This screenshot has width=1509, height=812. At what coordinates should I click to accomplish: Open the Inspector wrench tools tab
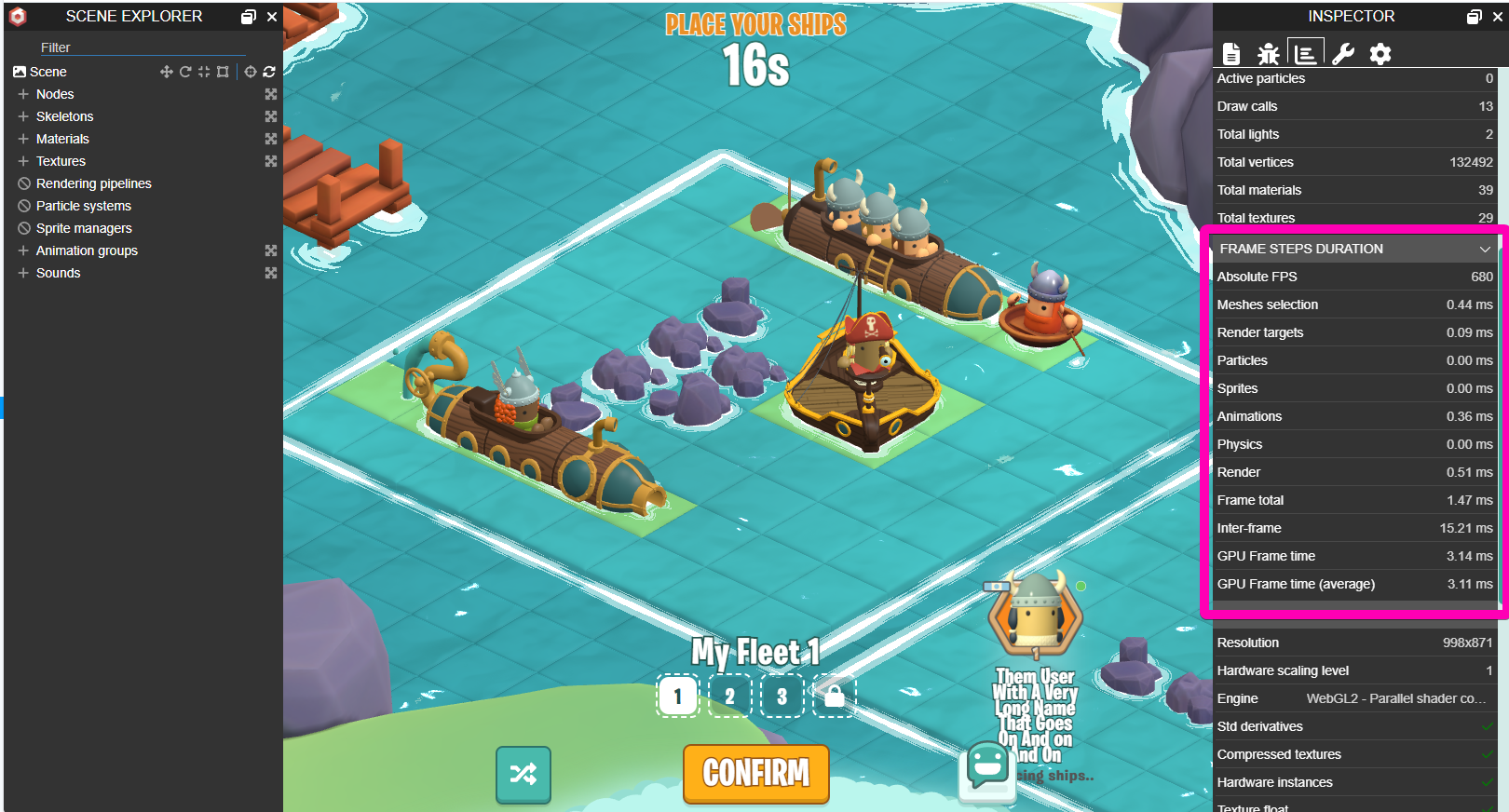(x=1342, y=54)
